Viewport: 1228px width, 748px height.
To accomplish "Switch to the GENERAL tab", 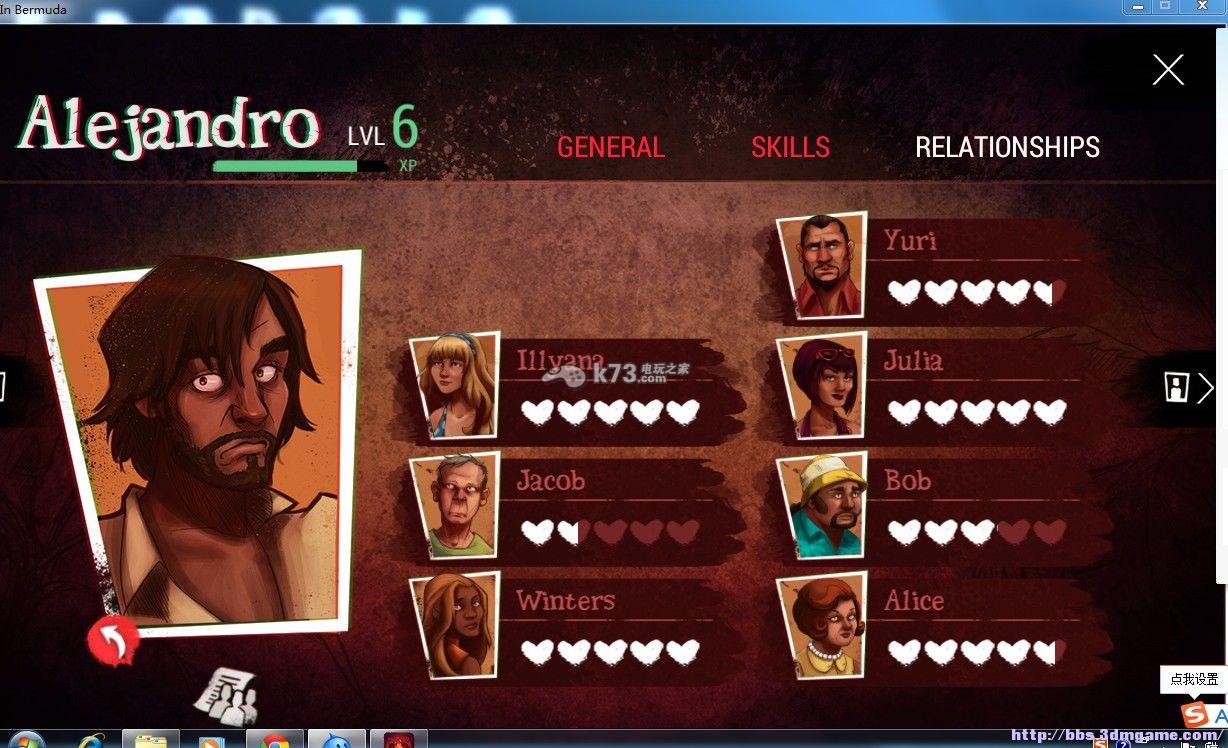I will click(610, 148).
